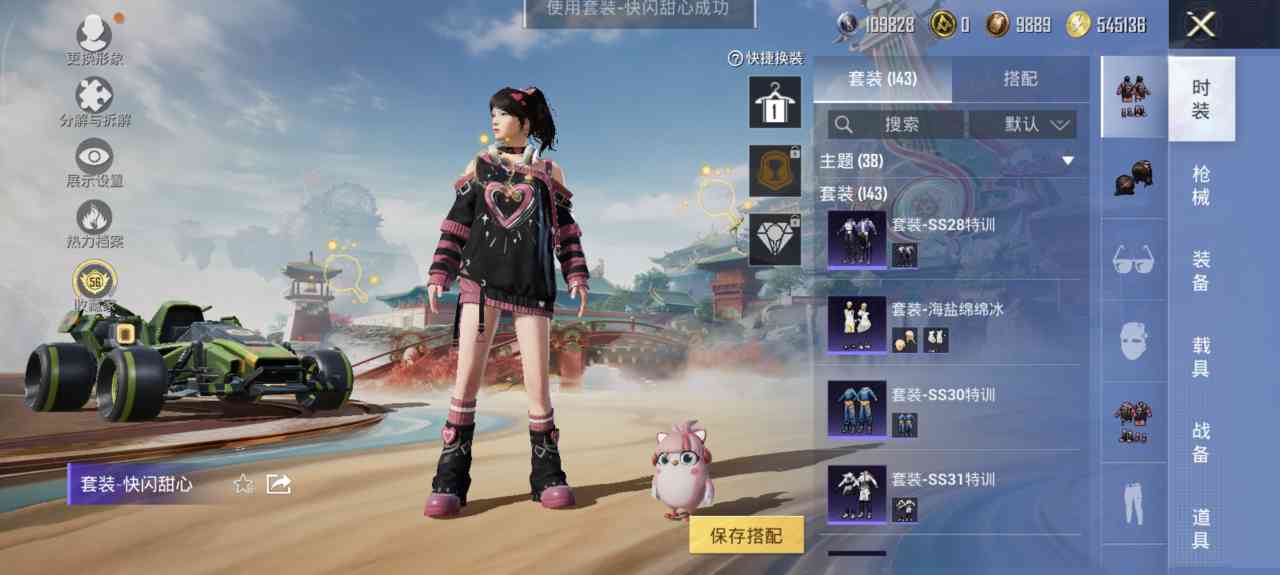Image resolution: width=1280 pixels, height=575 pixels.
Task: Click the 搜索 search field
Action: 896,125
